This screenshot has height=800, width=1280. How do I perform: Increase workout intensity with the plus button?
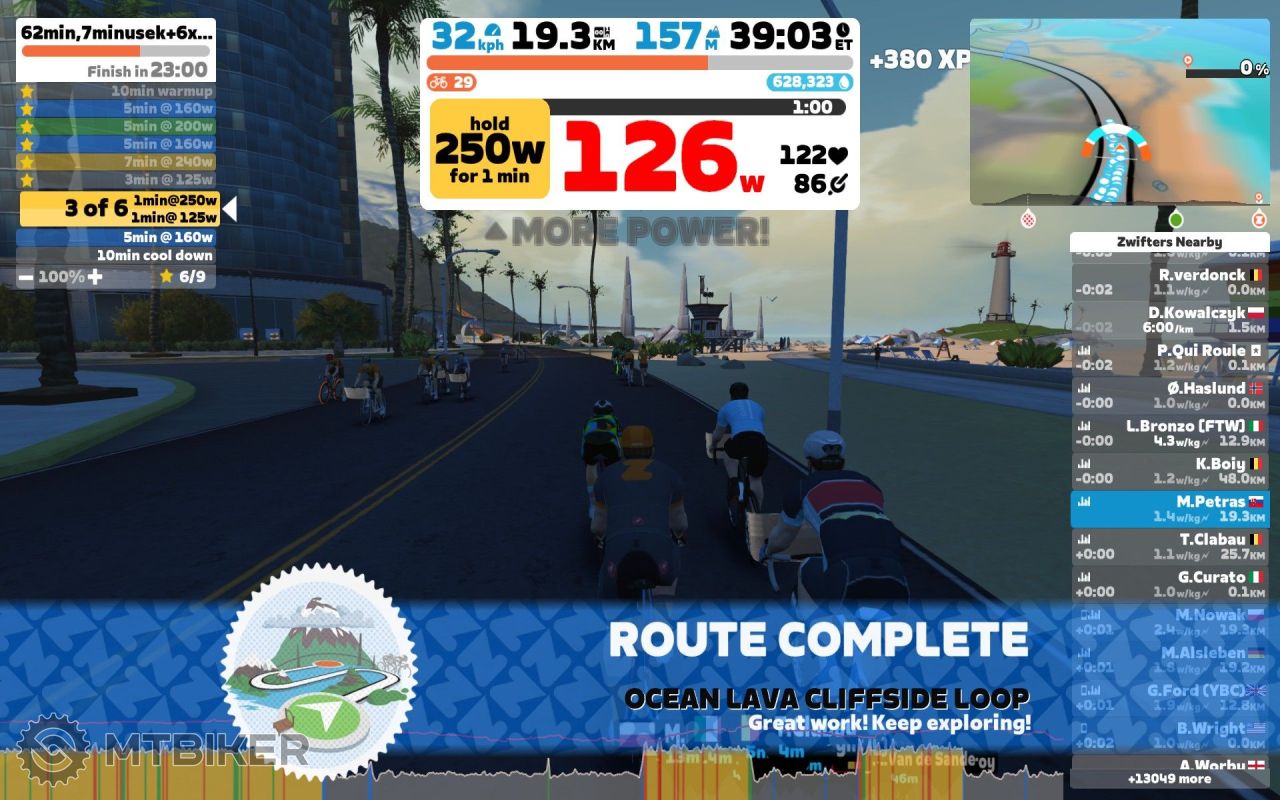95,277
